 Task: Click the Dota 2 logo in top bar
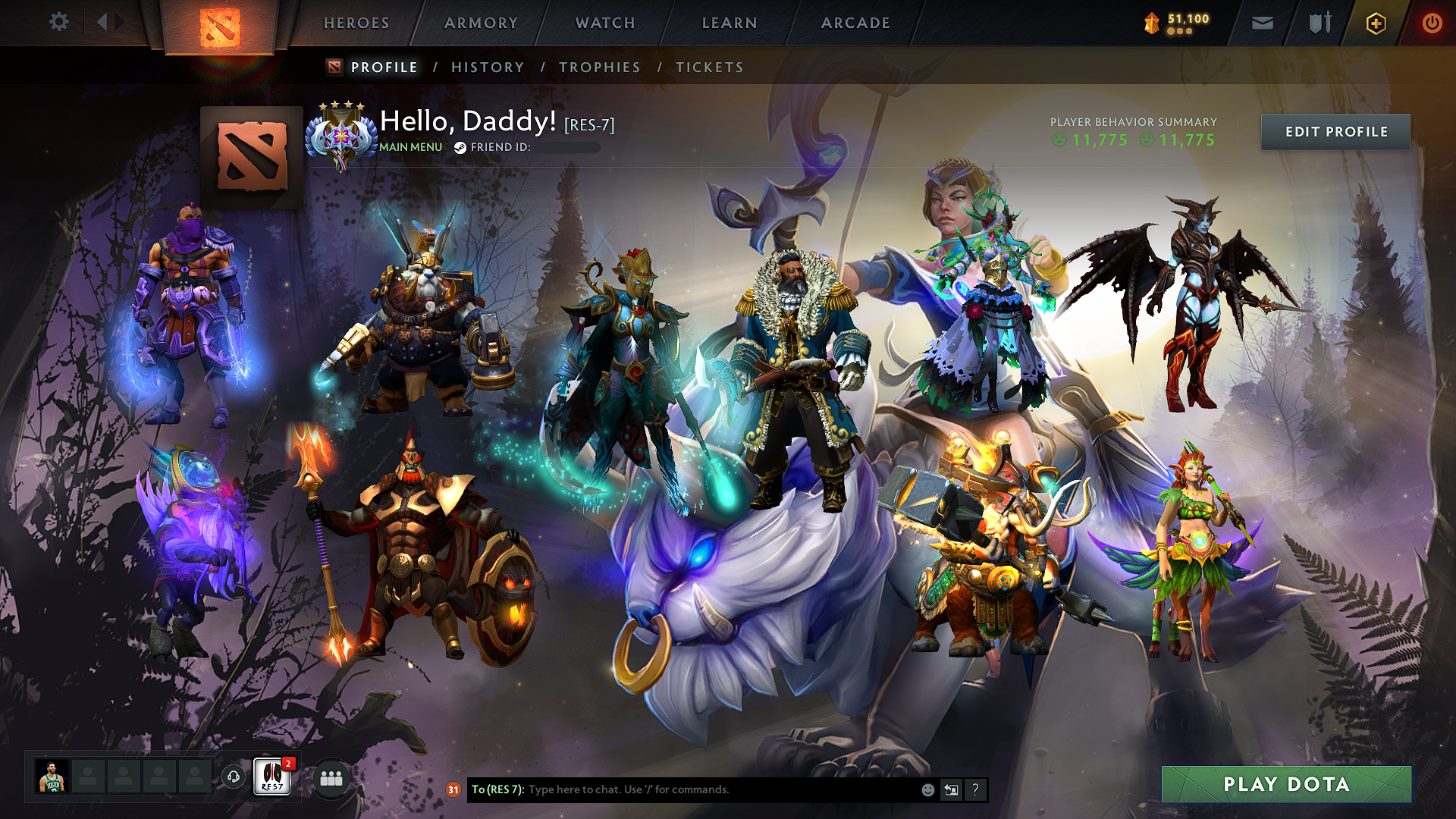pos(219,23)
